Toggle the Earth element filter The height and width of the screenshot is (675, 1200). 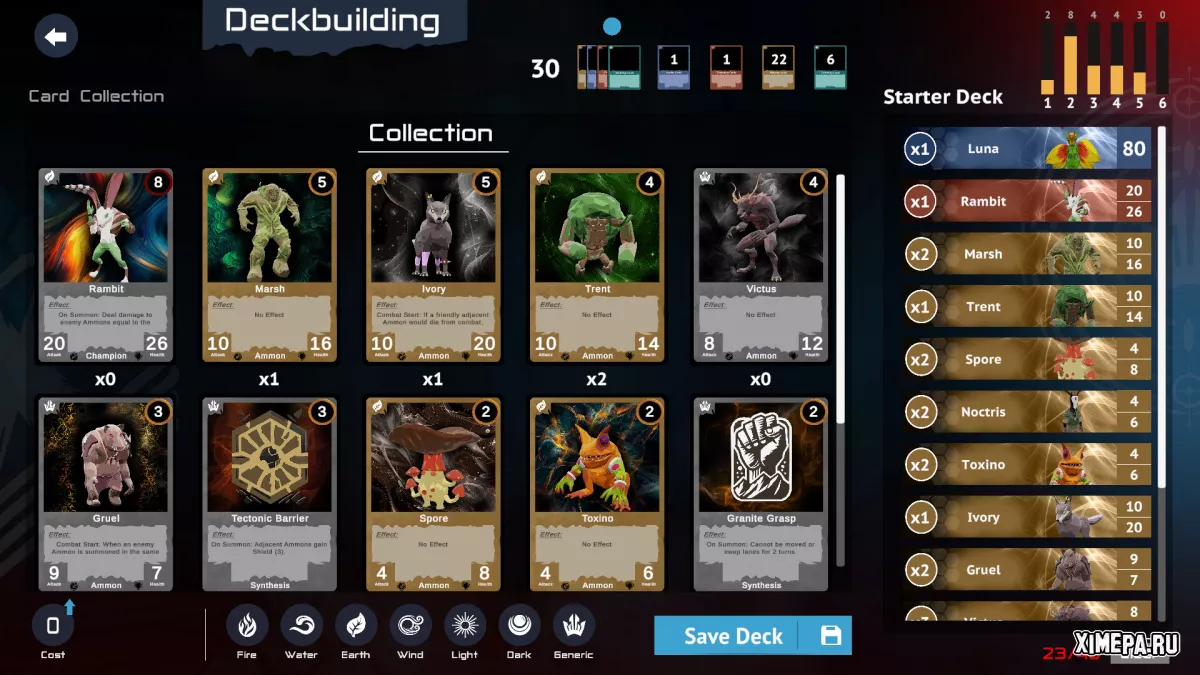[x=355, y=626]
